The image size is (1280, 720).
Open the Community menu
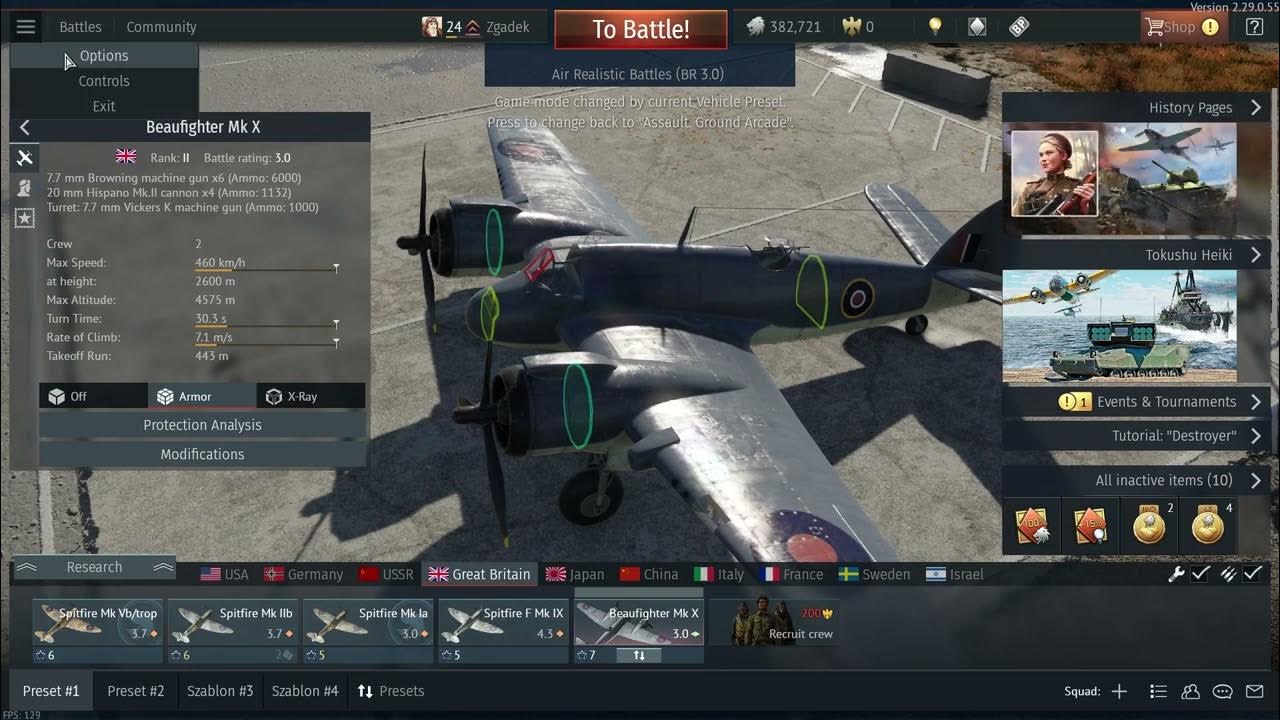pyautogui.click(x=160, y=26)
